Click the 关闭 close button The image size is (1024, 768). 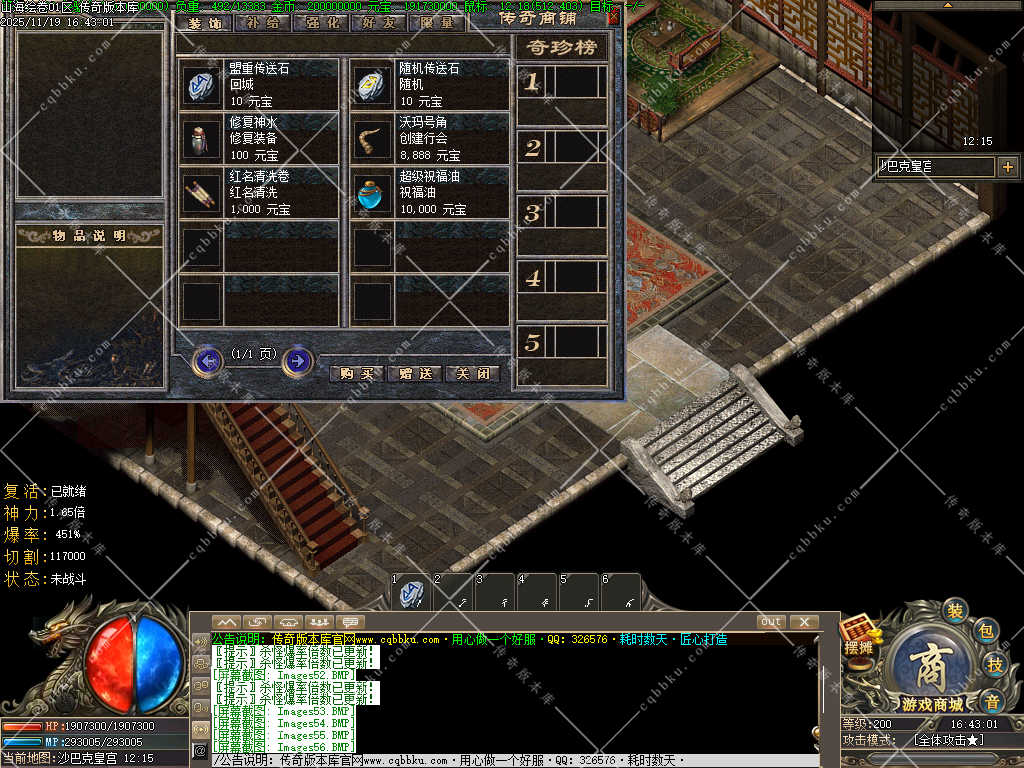click(x=472, y=374)
